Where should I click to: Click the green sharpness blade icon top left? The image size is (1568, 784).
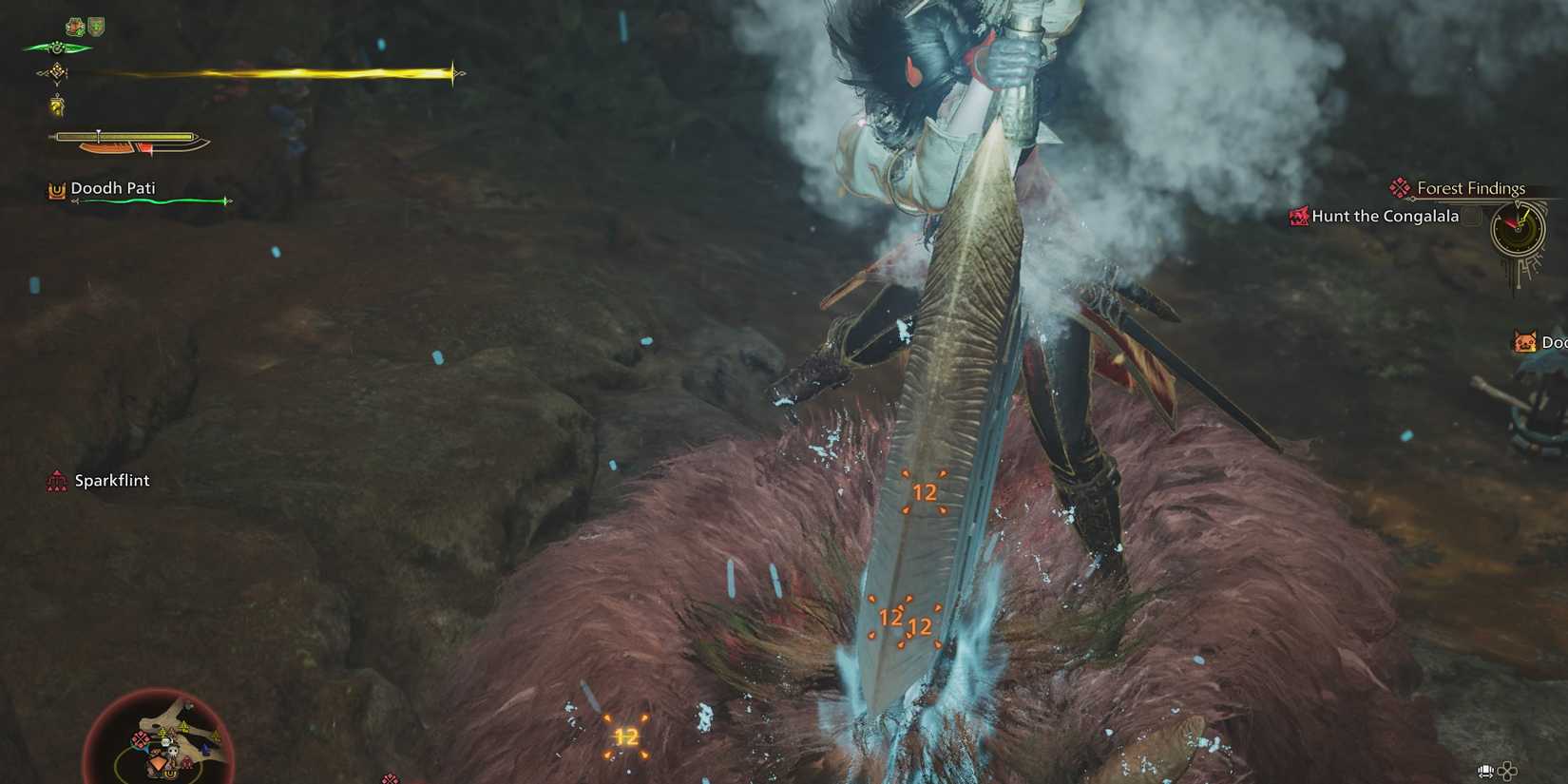pyautogui.click(x=55, y=48)
